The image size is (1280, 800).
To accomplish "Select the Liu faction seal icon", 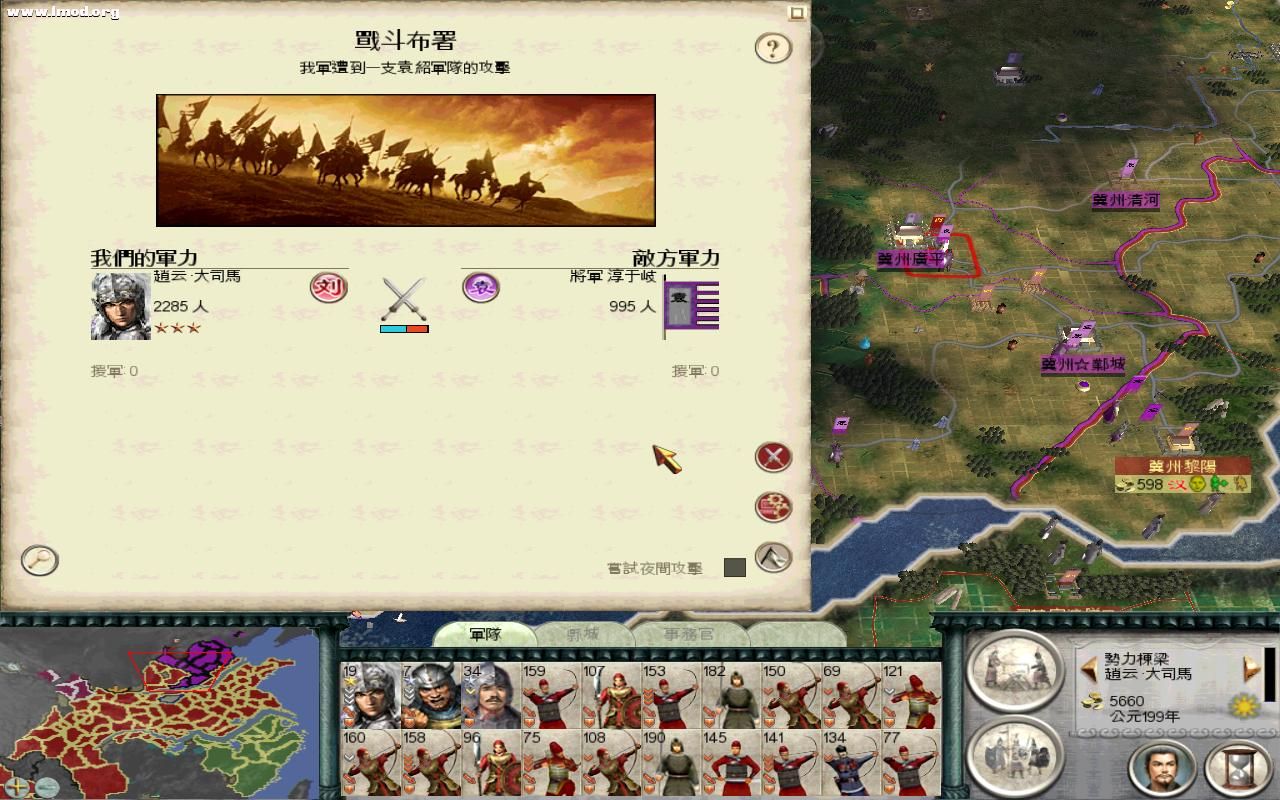I will 327,288.
